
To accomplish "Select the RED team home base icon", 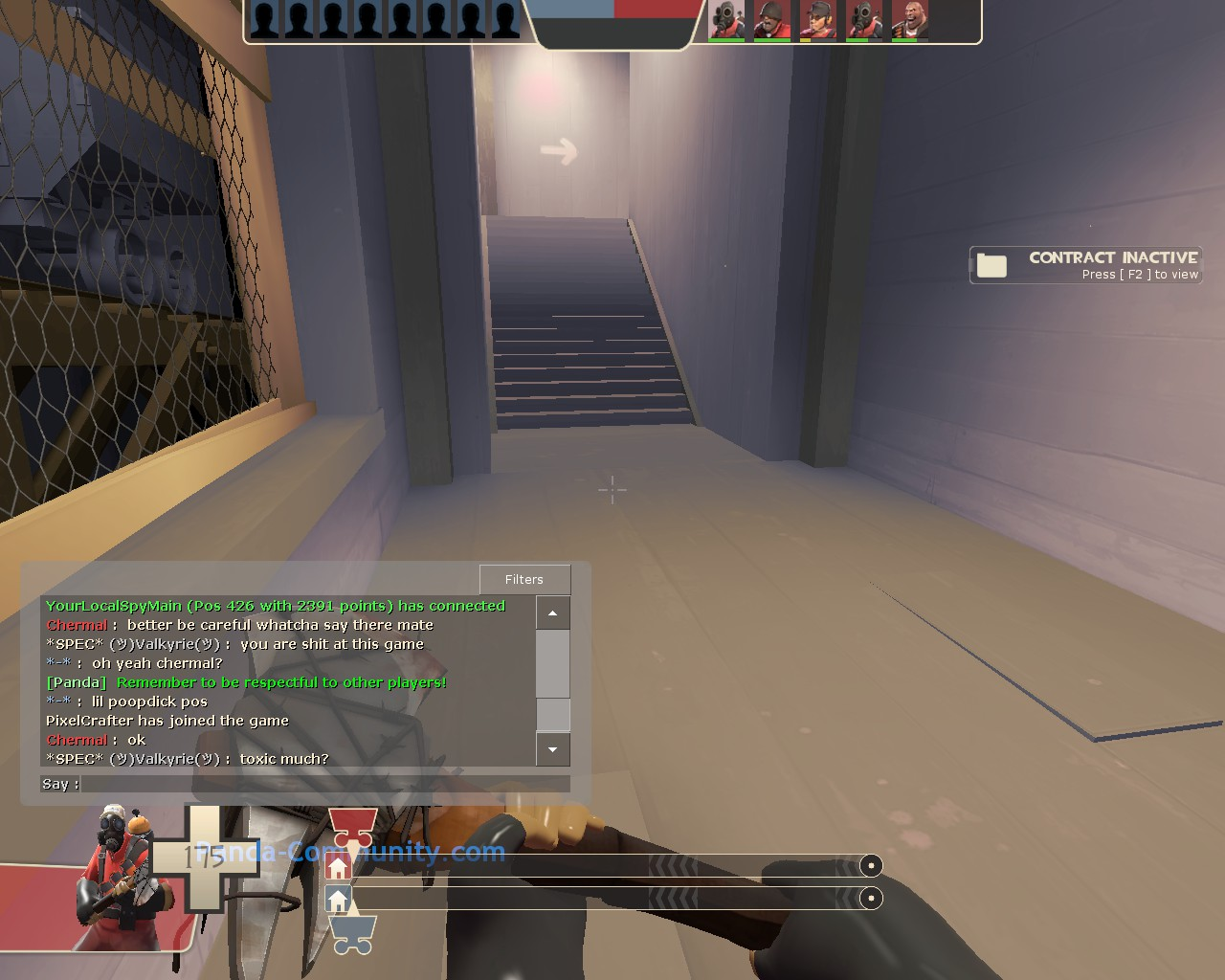I will [339, 867].
